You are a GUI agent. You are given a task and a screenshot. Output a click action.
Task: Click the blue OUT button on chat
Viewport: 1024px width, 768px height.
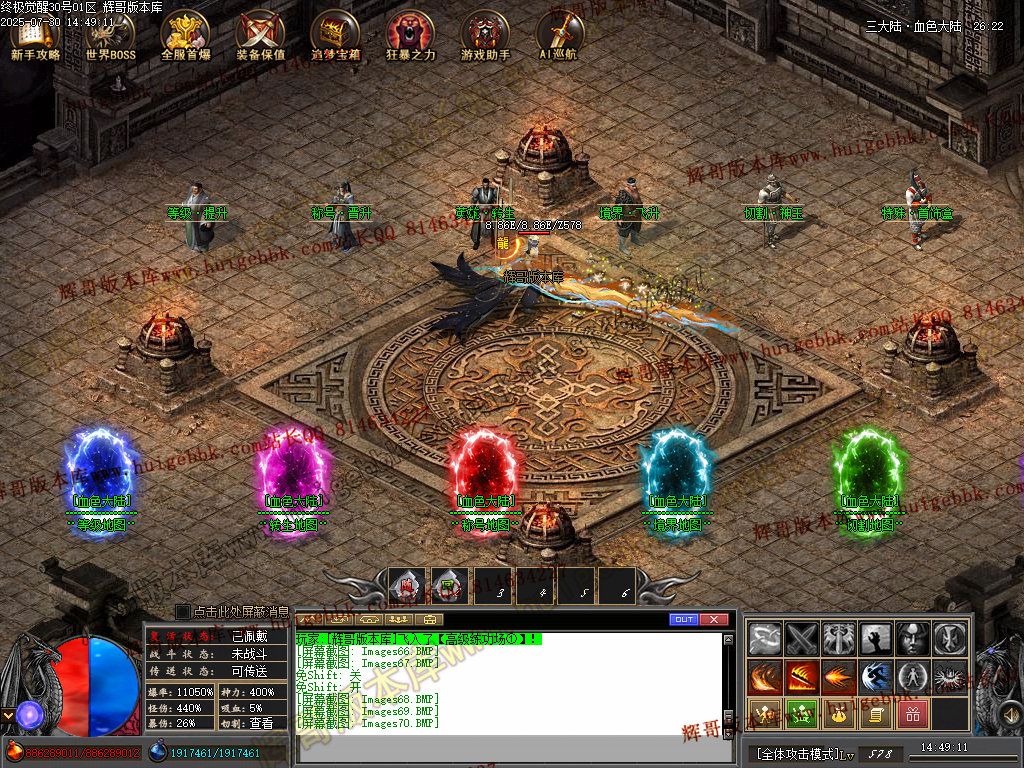click(684, 620)
